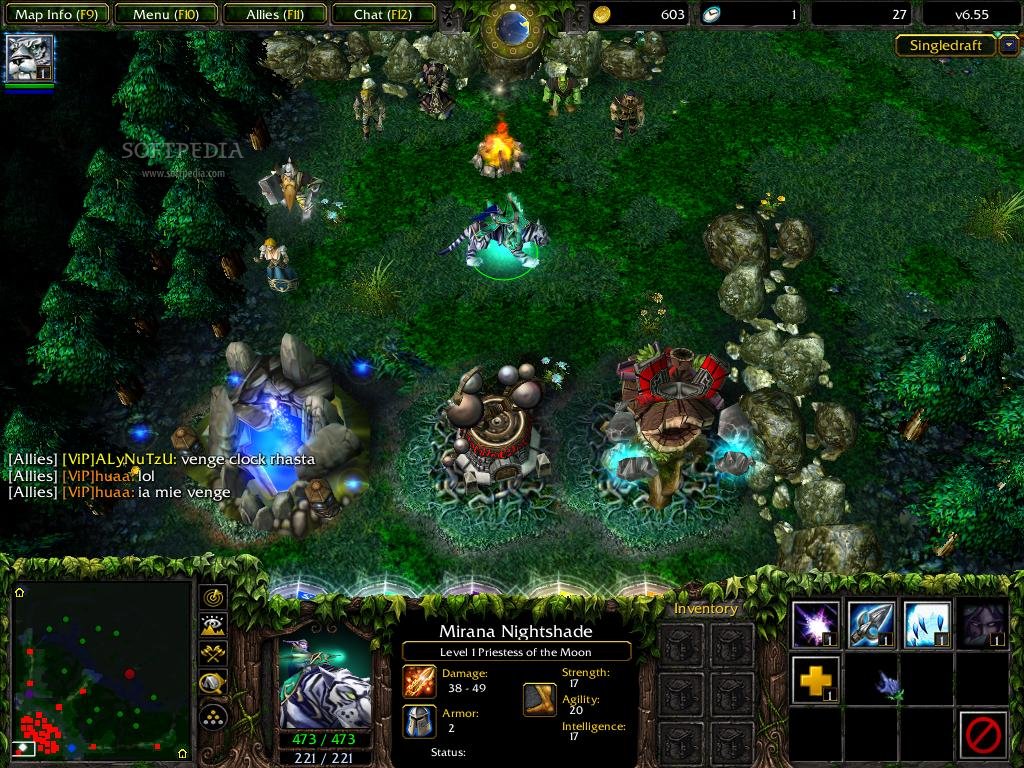Learn the Leap ability
This screenshot has height=768, width=1024.
927,625
